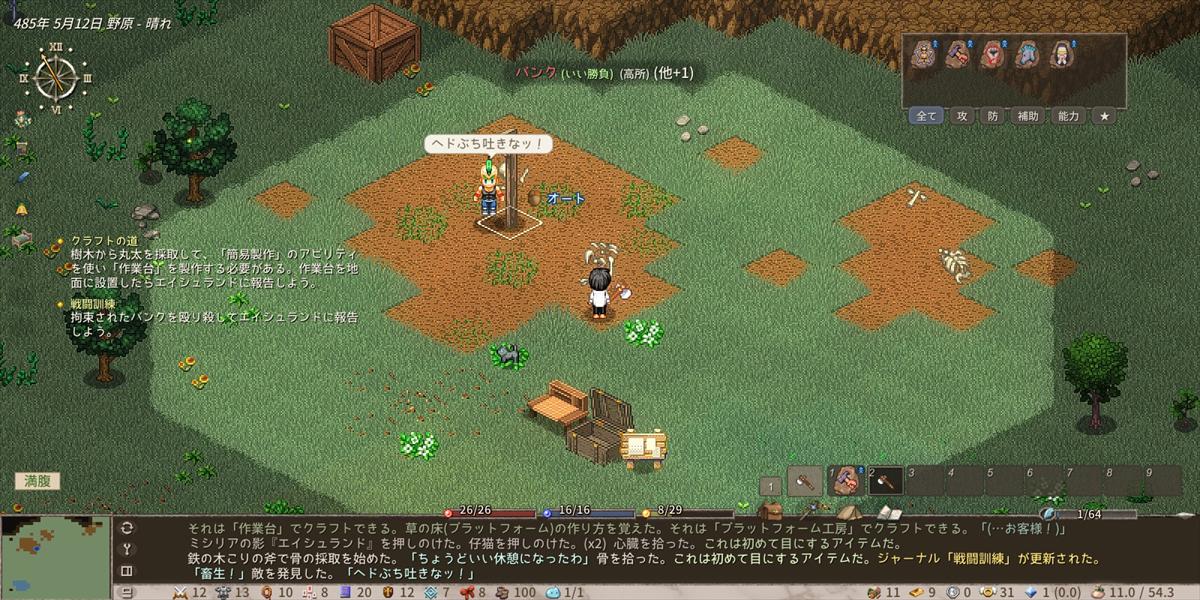
Task: Show the 能力 ability tab
Action: 1068,116
